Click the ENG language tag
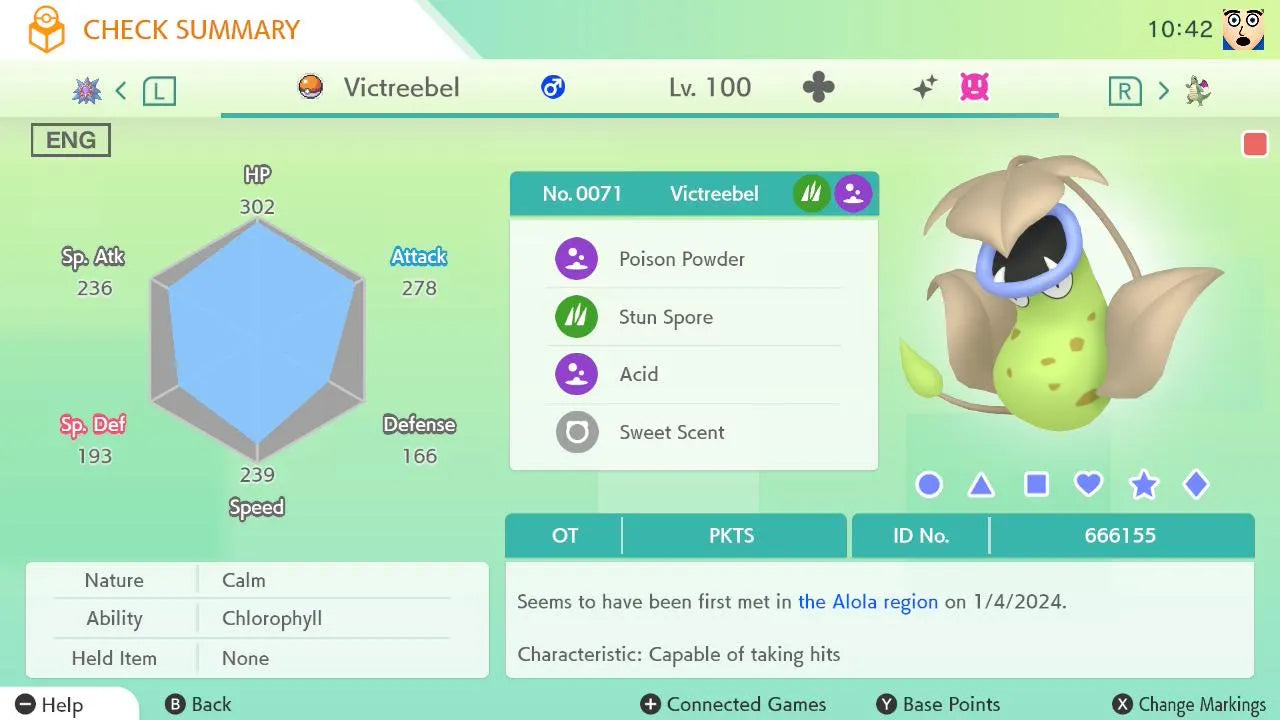1280x720 pixels. click(x=71, y=140)
